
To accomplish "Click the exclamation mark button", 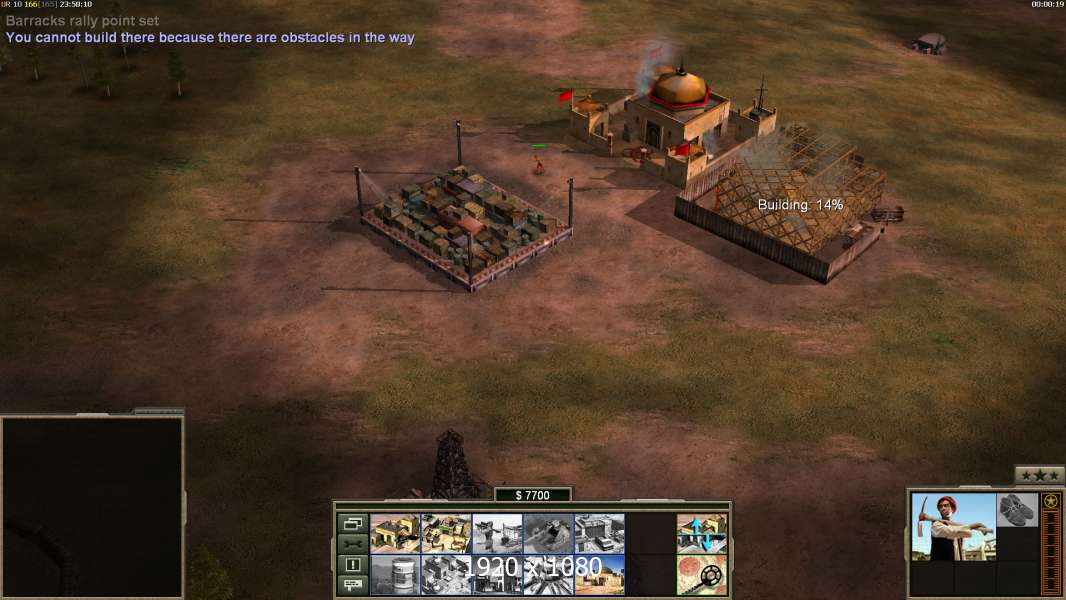I will [x=352, y=565].
